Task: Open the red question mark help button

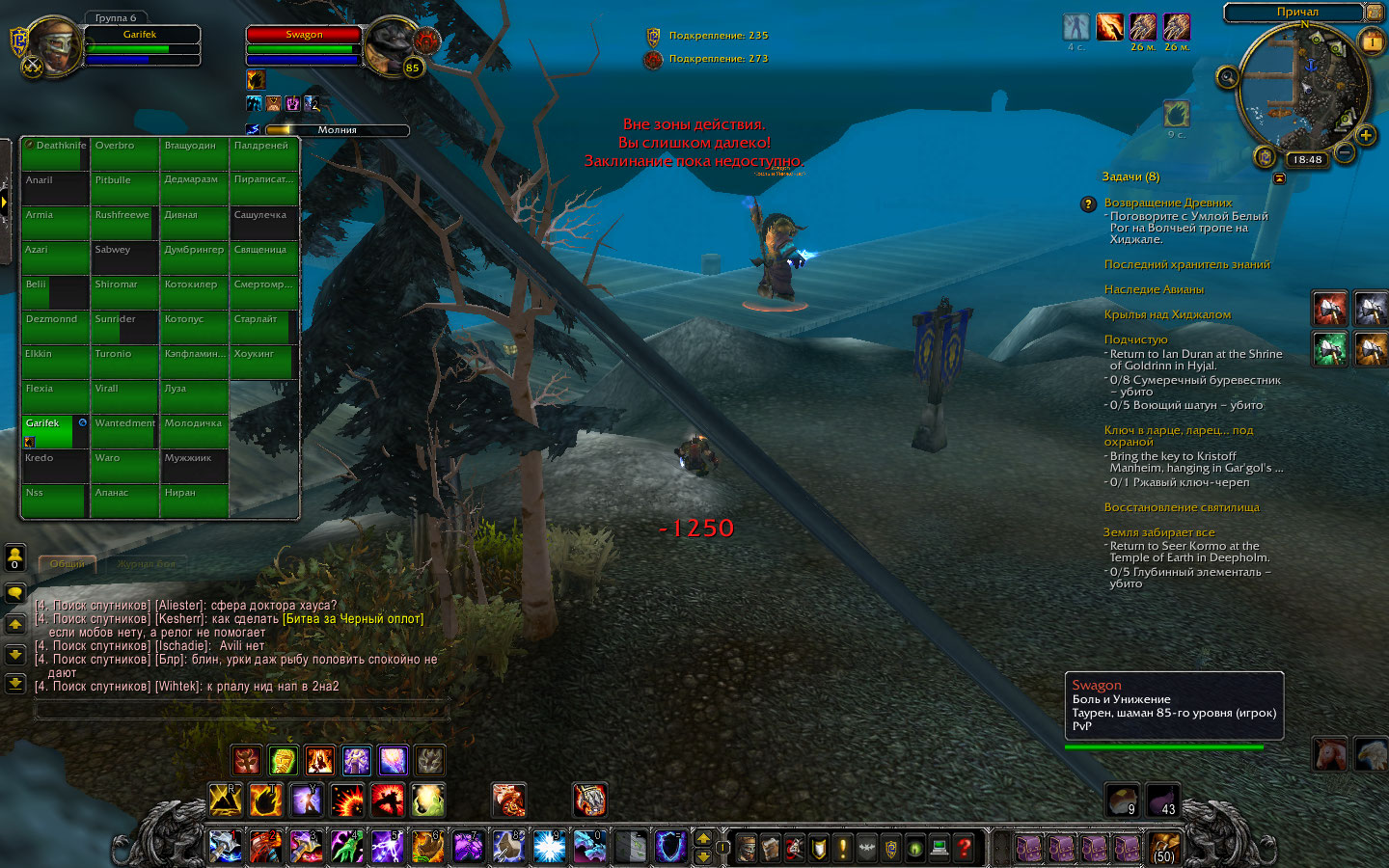Action: (964, 848)
